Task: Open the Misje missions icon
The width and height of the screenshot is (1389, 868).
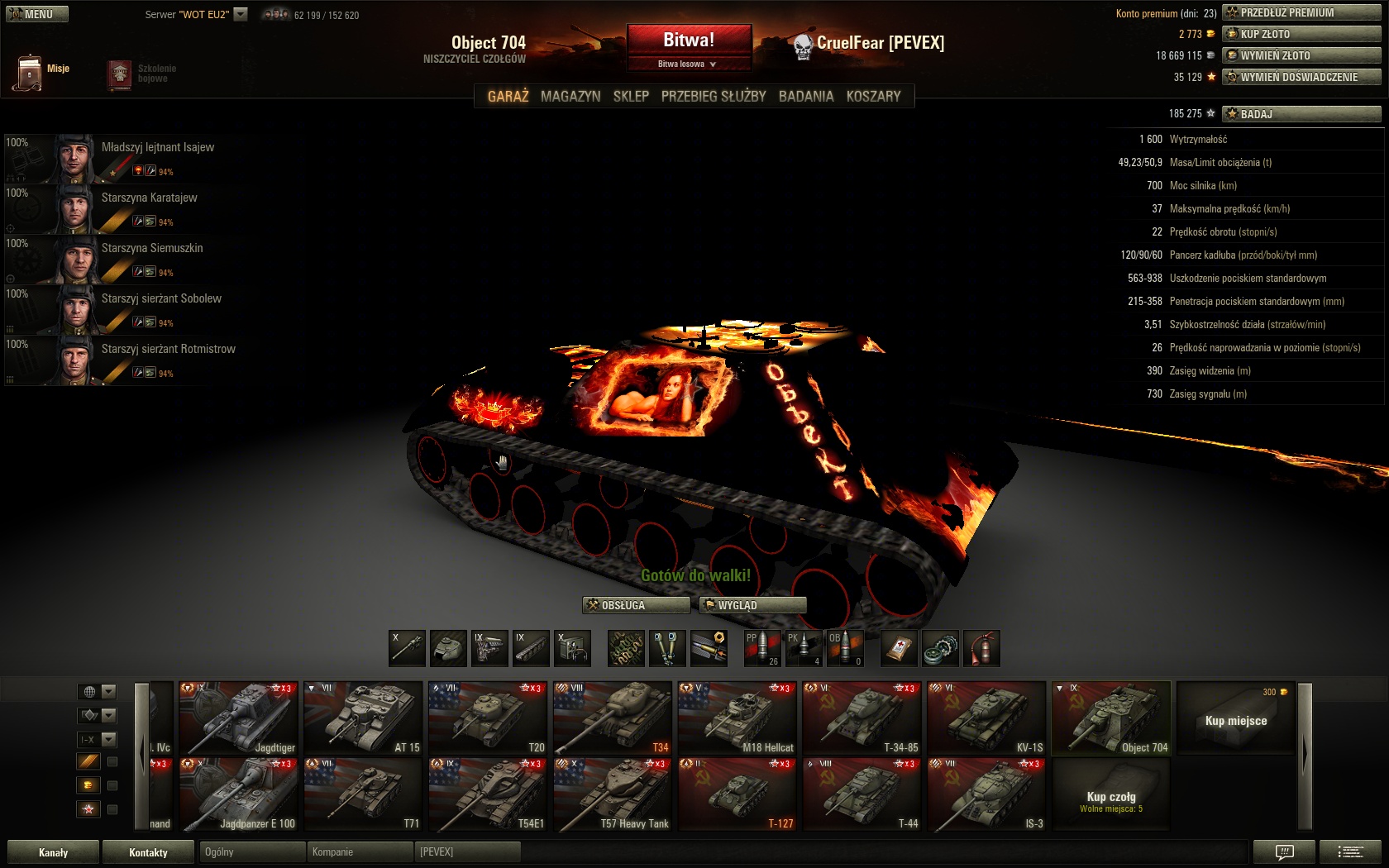Action: point(30,73)
